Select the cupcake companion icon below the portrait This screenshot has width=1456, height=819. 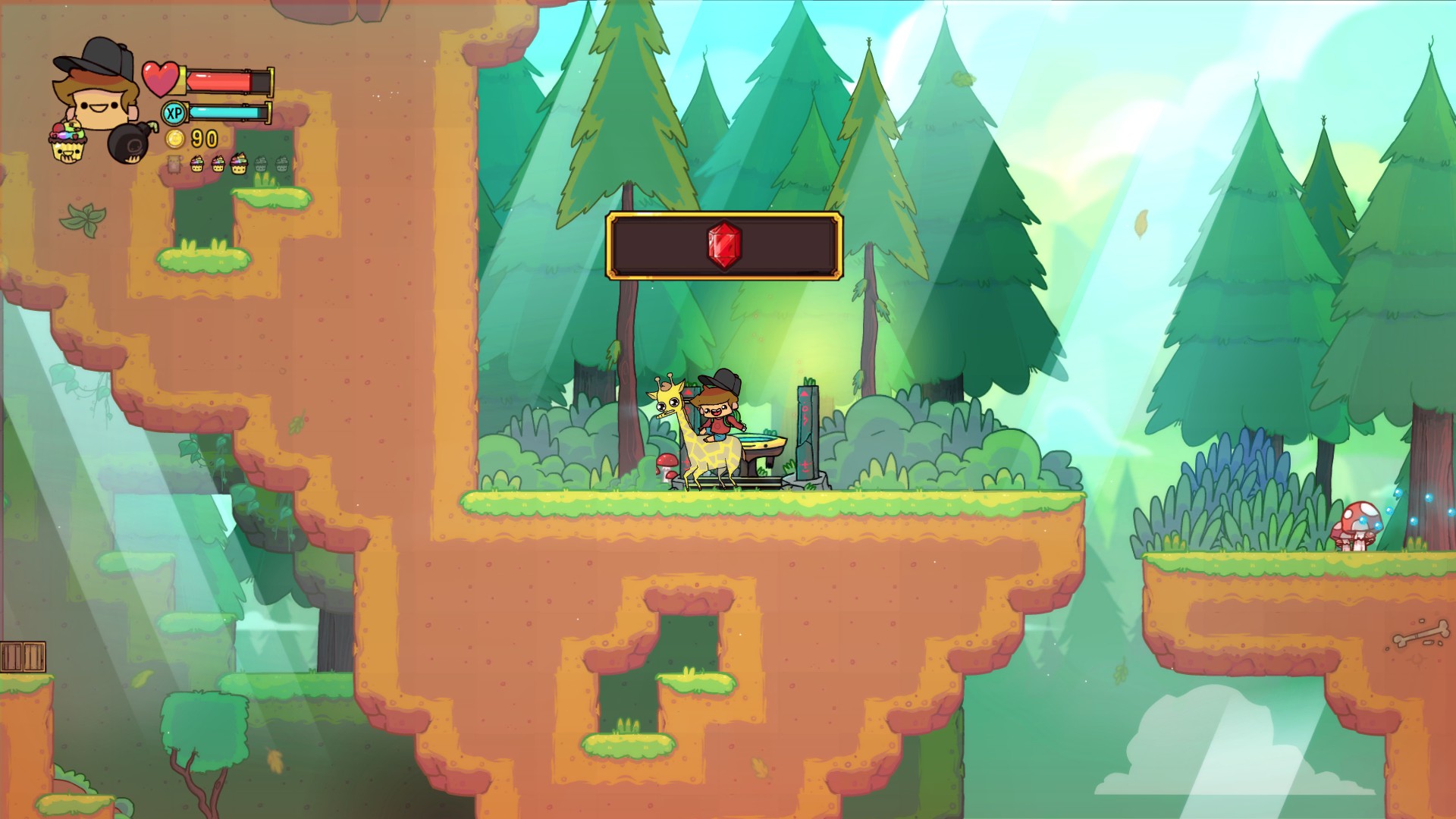pyautogui.click(x=68, y=140)
